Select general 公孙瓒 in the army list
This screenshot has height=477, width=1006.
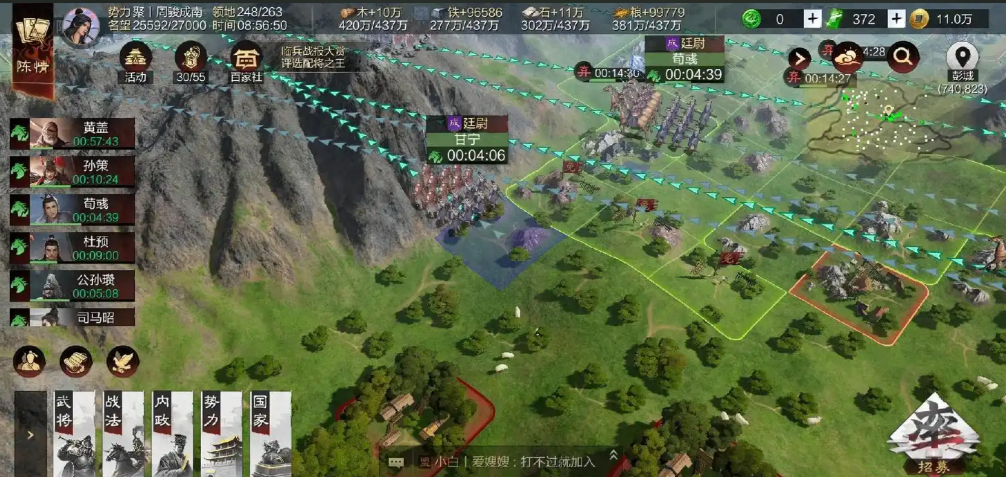[72, 286]
